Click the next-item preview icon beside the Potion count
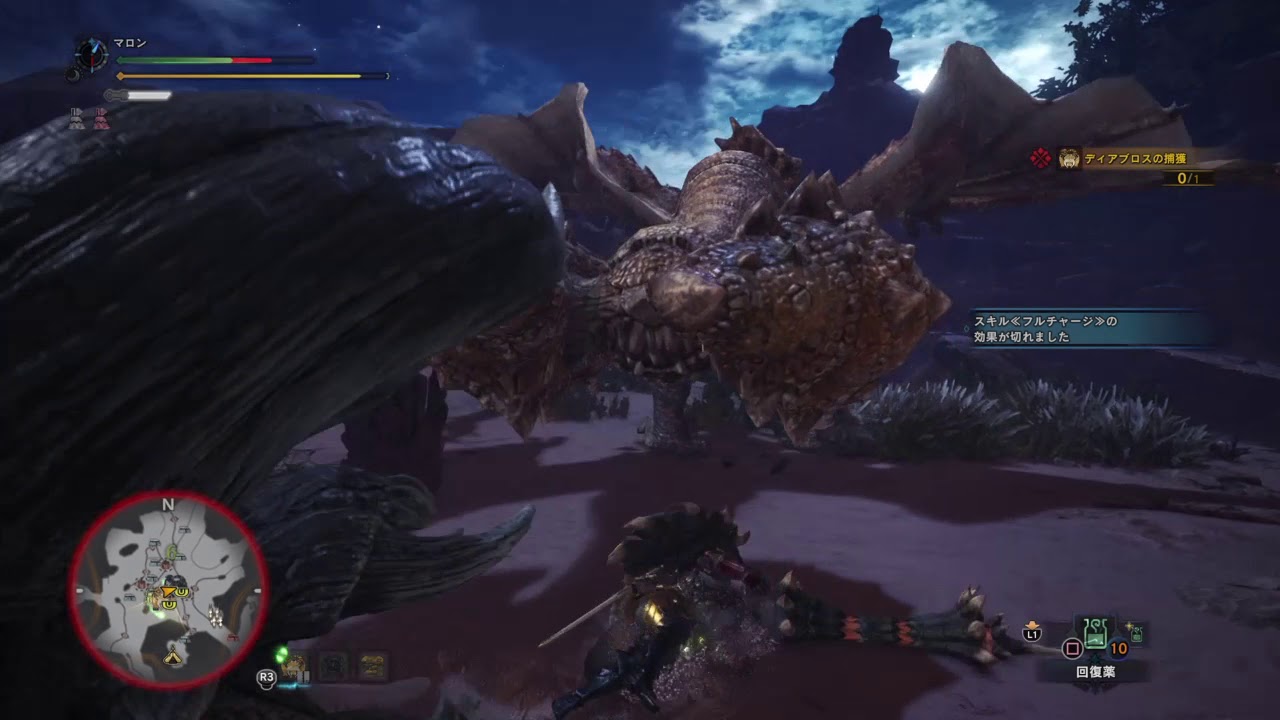This screenshot has height=720, width=1280. (x=1136, y=633)
